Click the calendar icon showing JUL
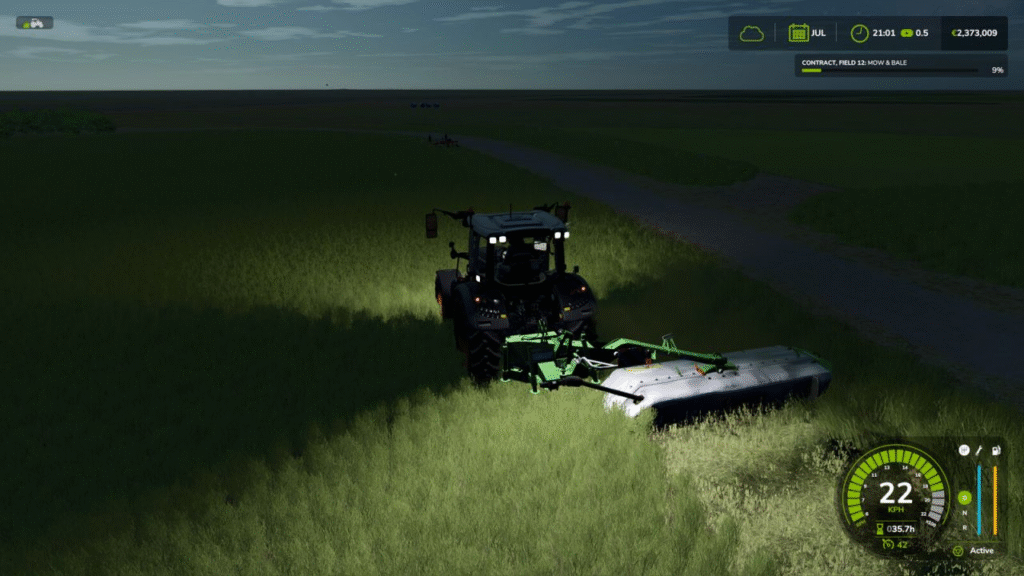 click(798, 33)
